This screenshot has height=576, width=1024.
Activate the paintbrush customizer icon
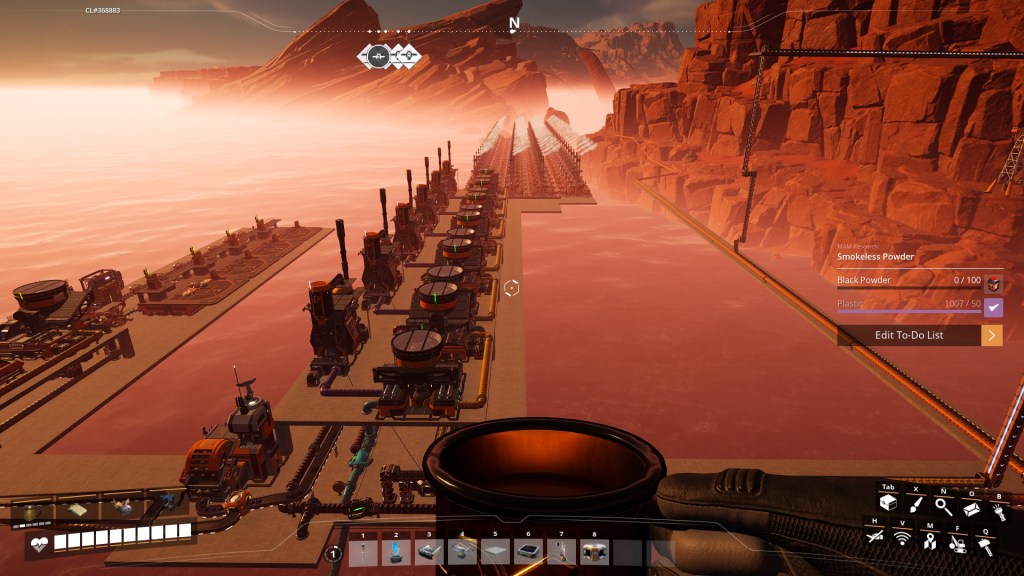[x=915, y=506]
